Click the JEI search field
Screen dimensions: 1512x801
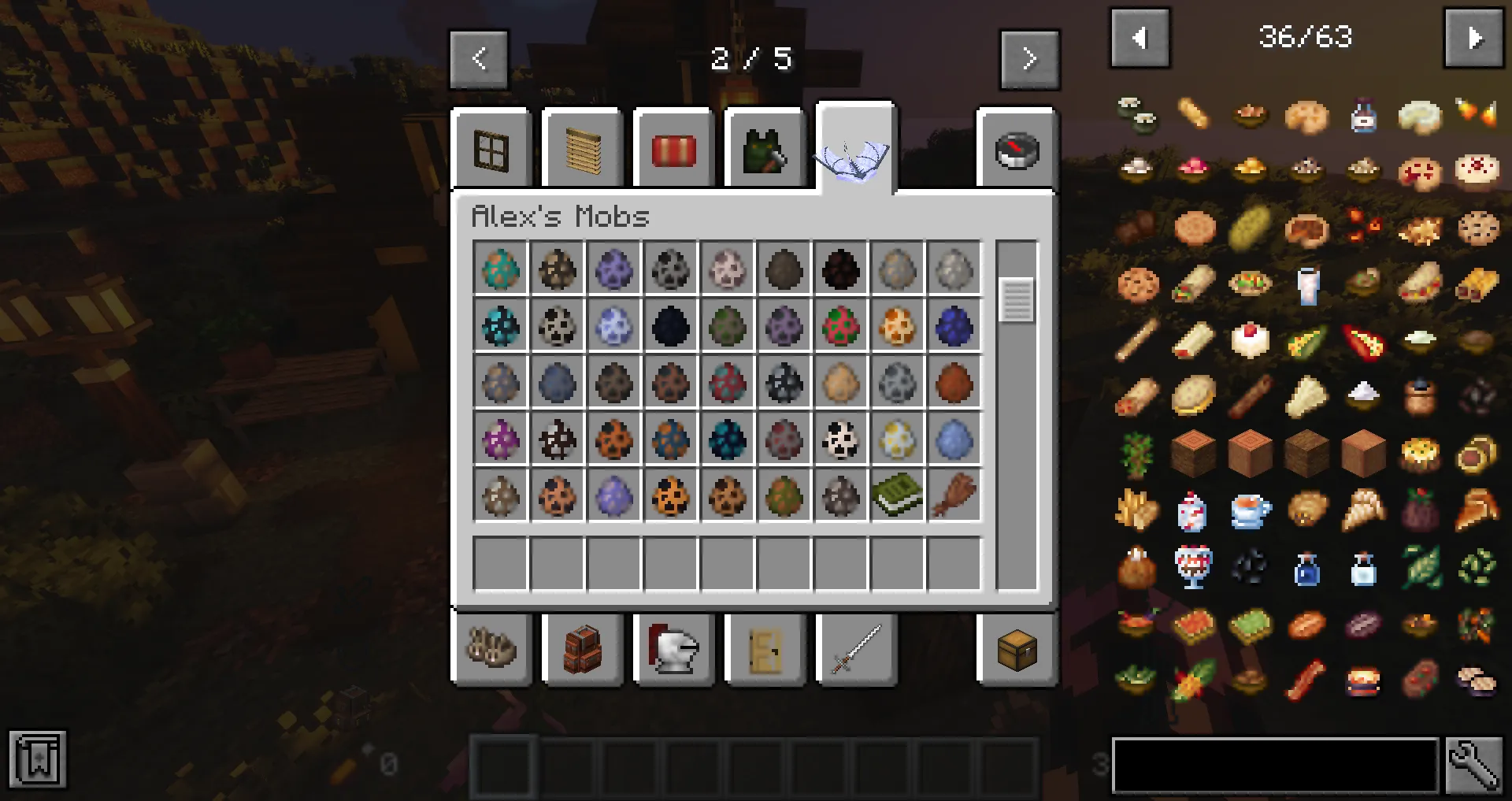pyautogui.click(x=1276, y=766)
